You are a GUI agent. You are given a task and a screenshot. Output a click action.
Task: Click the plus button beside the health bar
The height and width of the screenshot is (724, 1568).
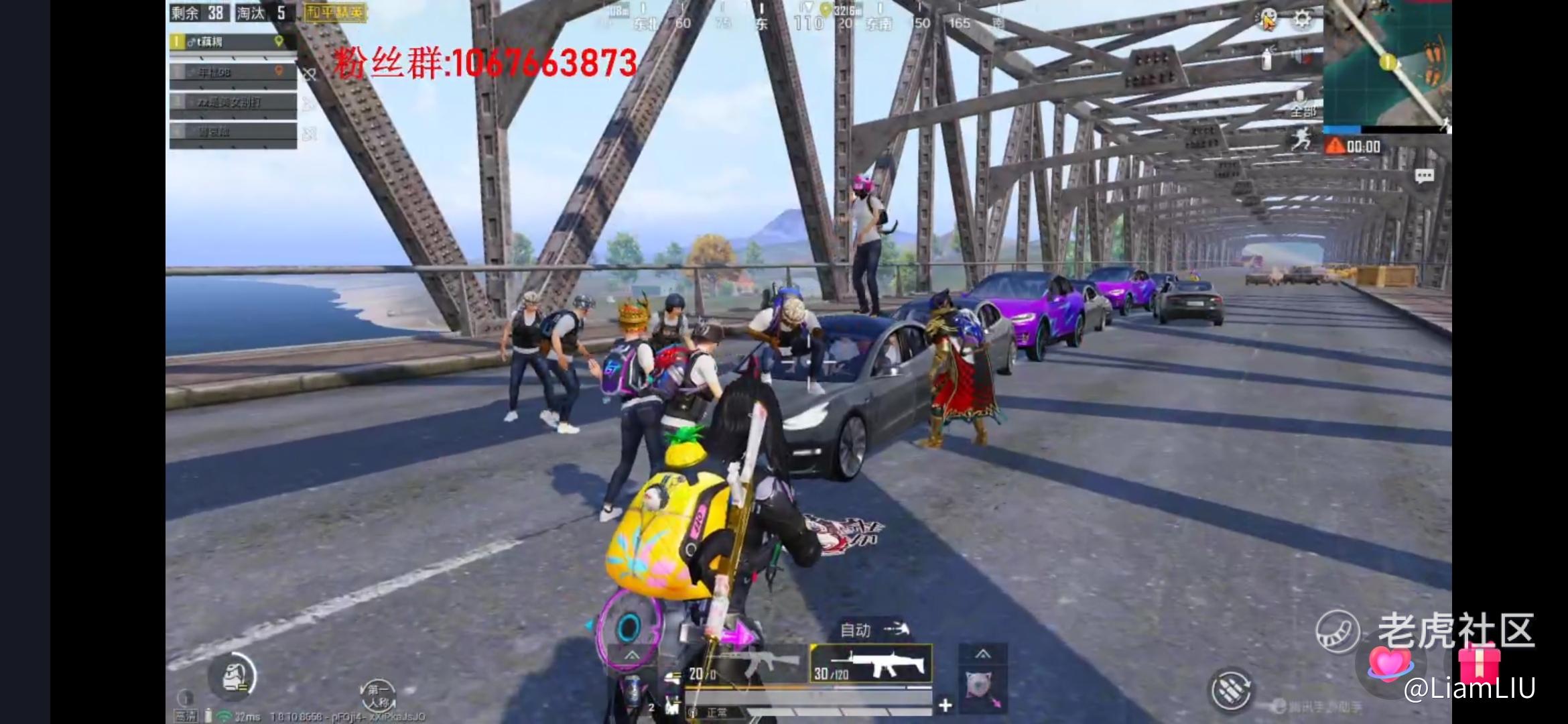pos(945,705)
